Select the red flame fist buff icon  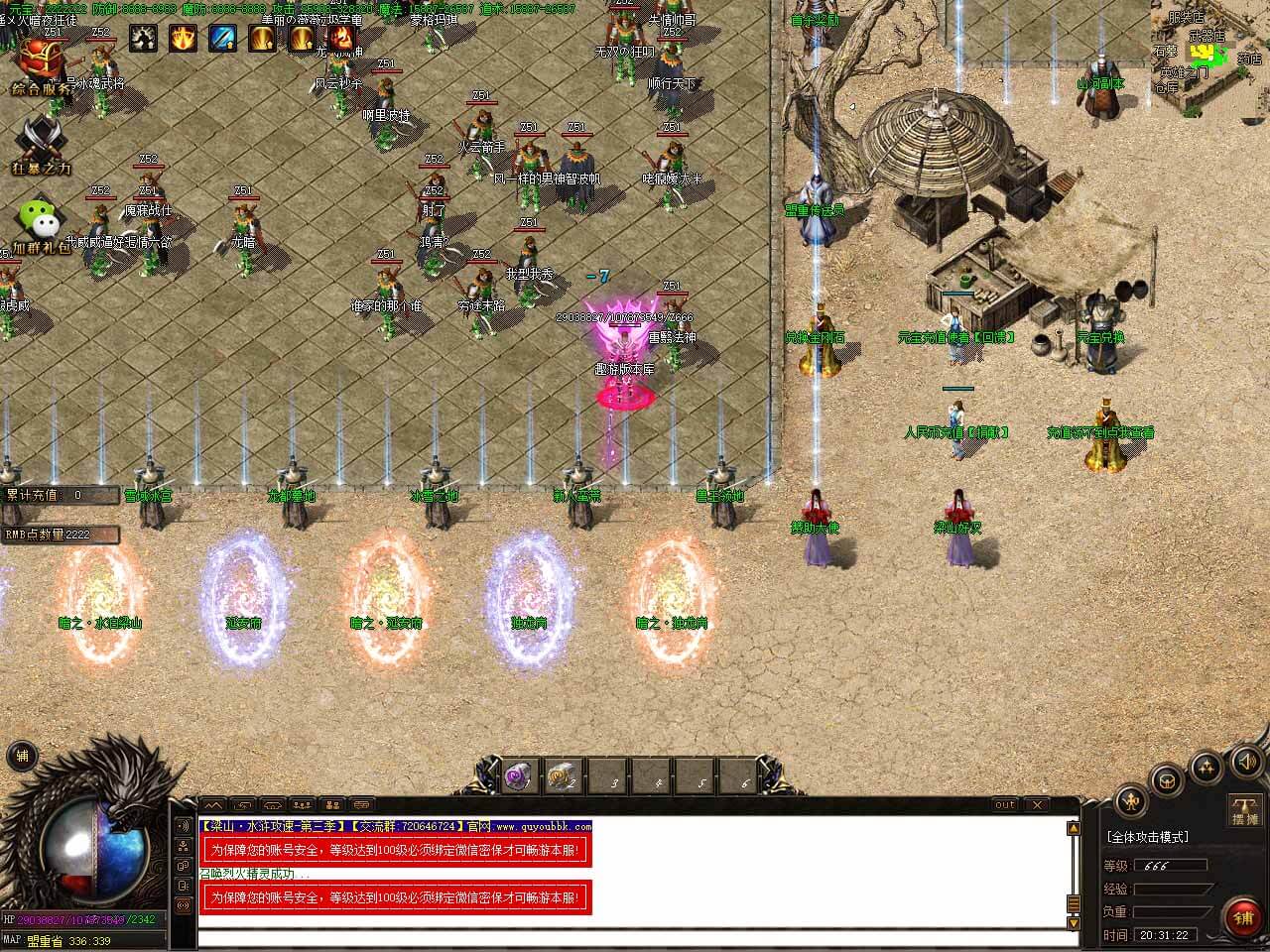[341, 39]
